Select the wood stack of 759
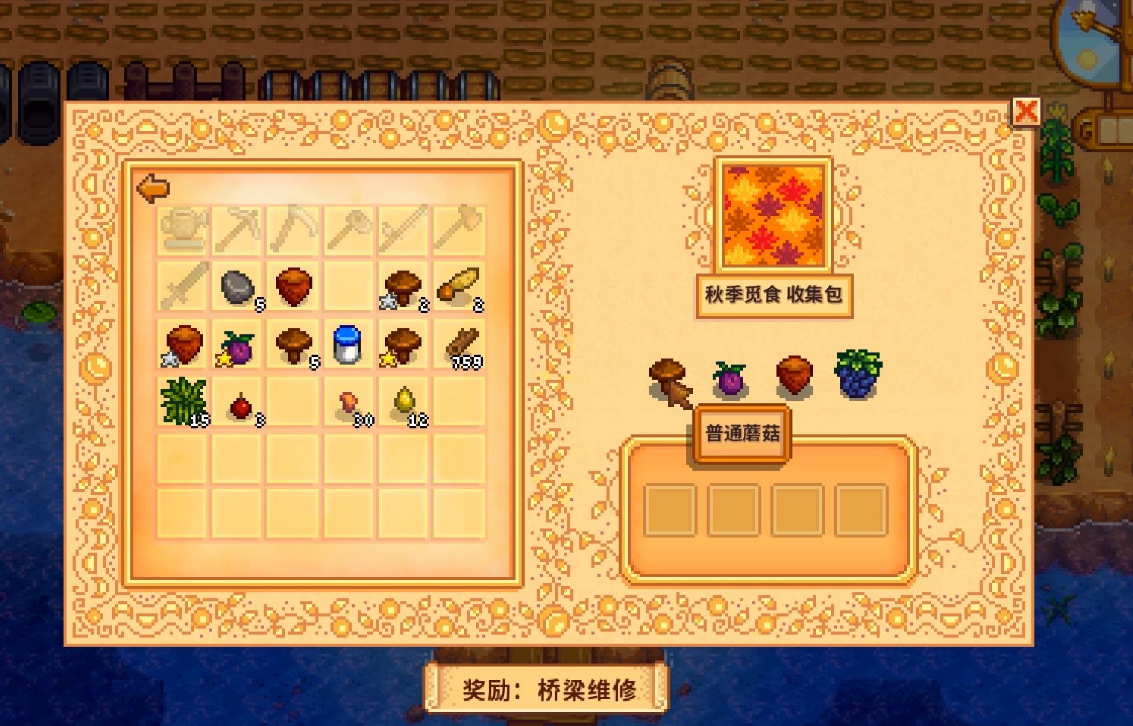1133x726 pixels. (x=460, y=343)
